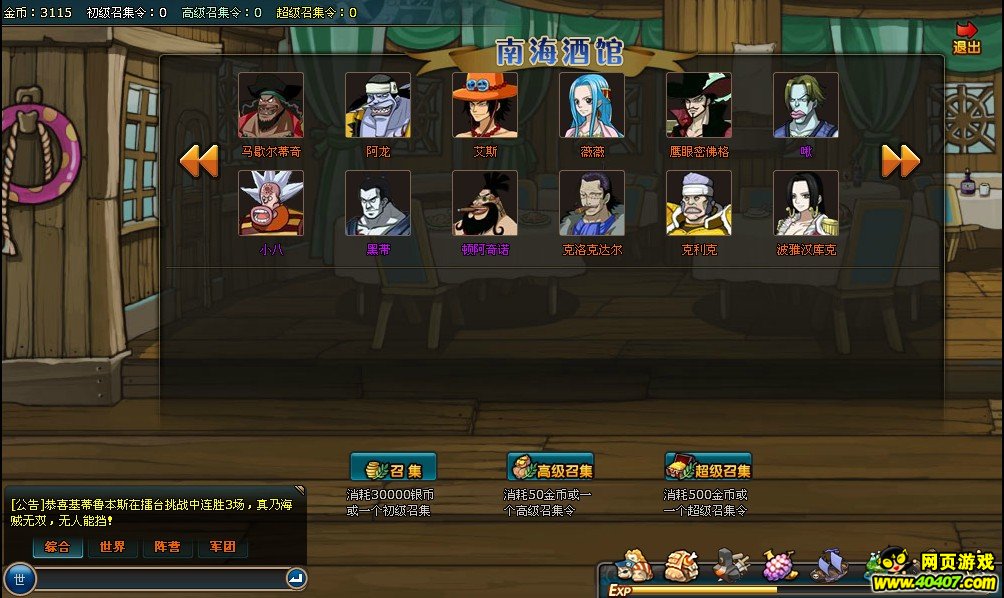Select the 小八 character portrait
The image size is (1004, 598).
tap(271, 203)
